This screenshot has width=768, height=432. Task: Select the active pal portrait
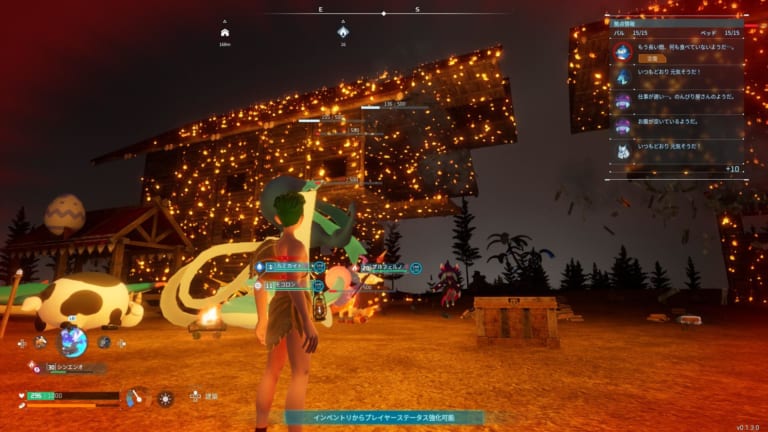coord(72,342)
